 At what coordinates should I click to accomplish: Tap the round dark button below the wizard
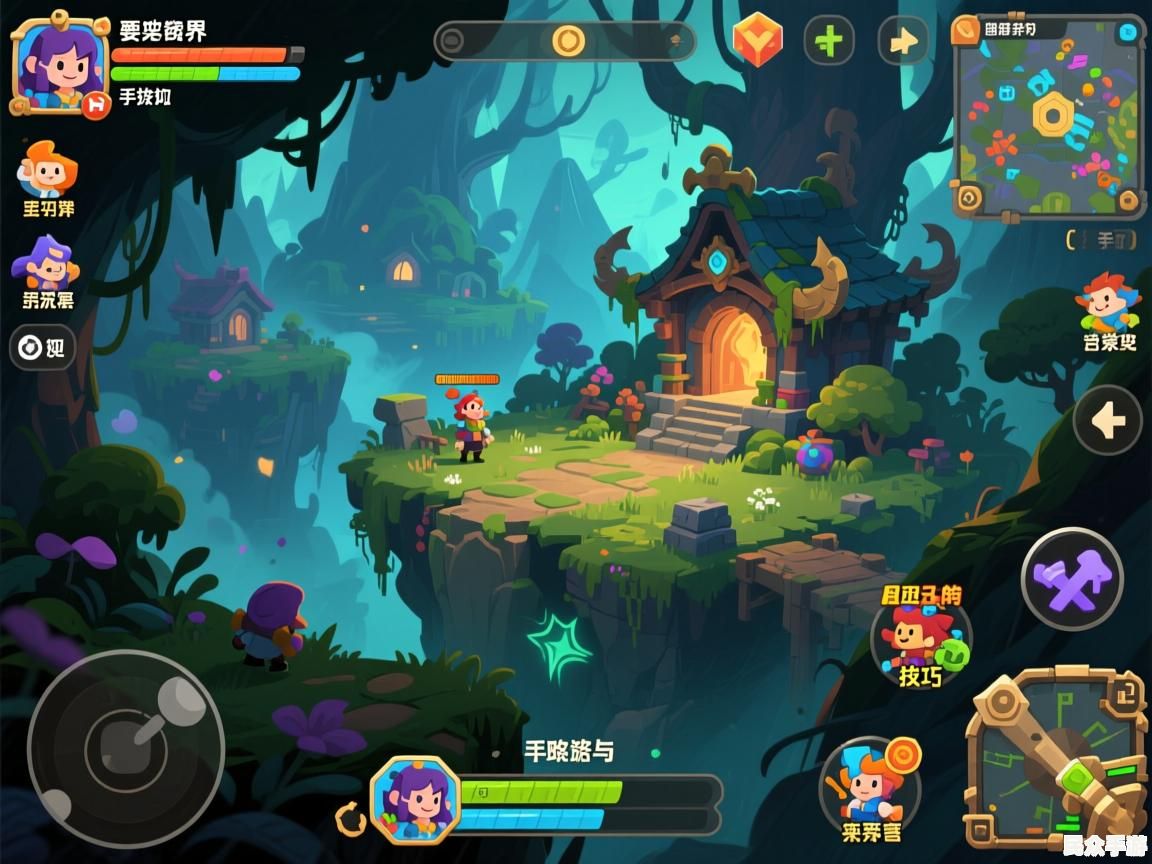(x=42, y=348)
